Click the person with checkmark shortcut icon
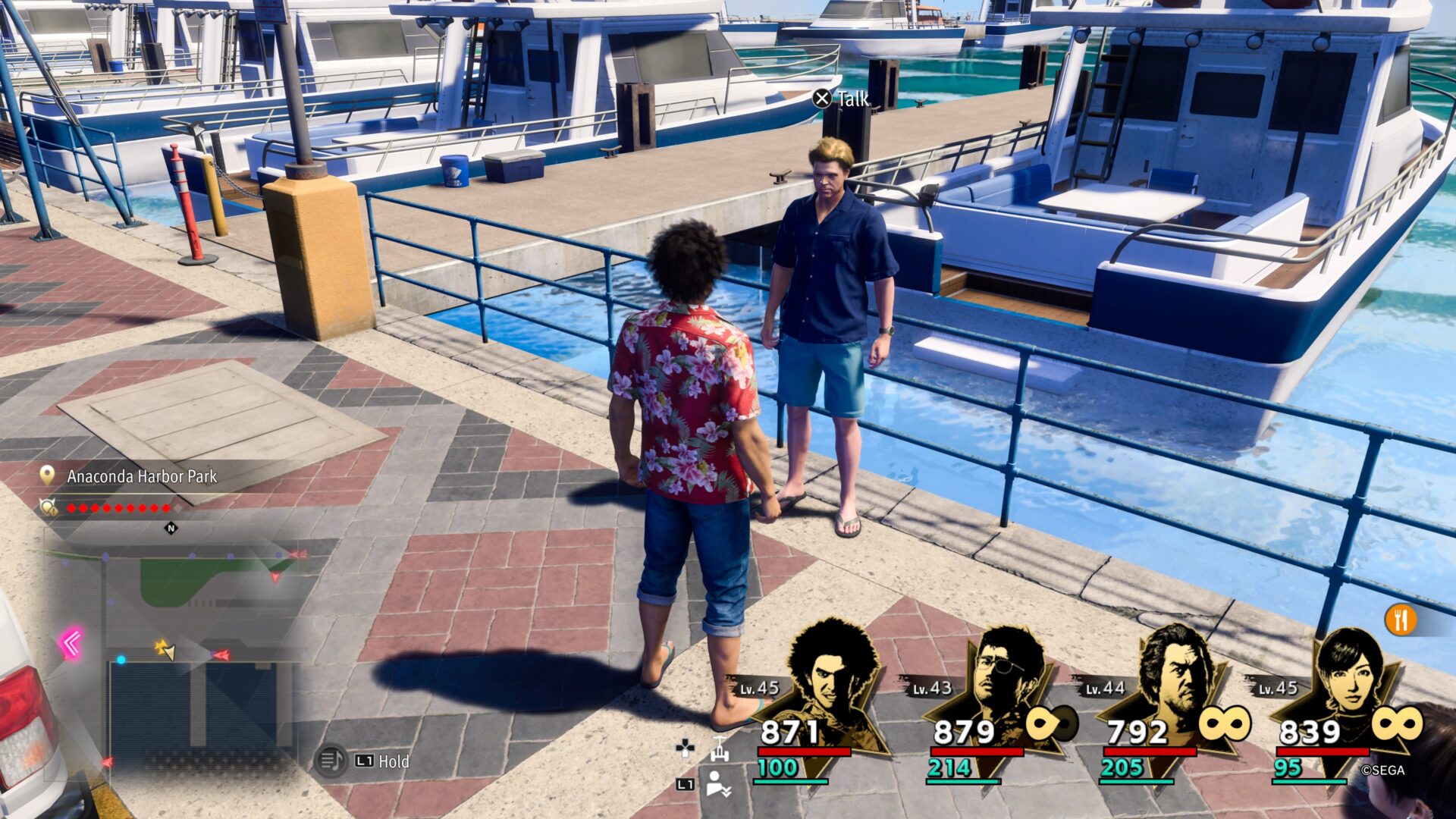This screenshot has width=1456, height=819. click(717, 784)
